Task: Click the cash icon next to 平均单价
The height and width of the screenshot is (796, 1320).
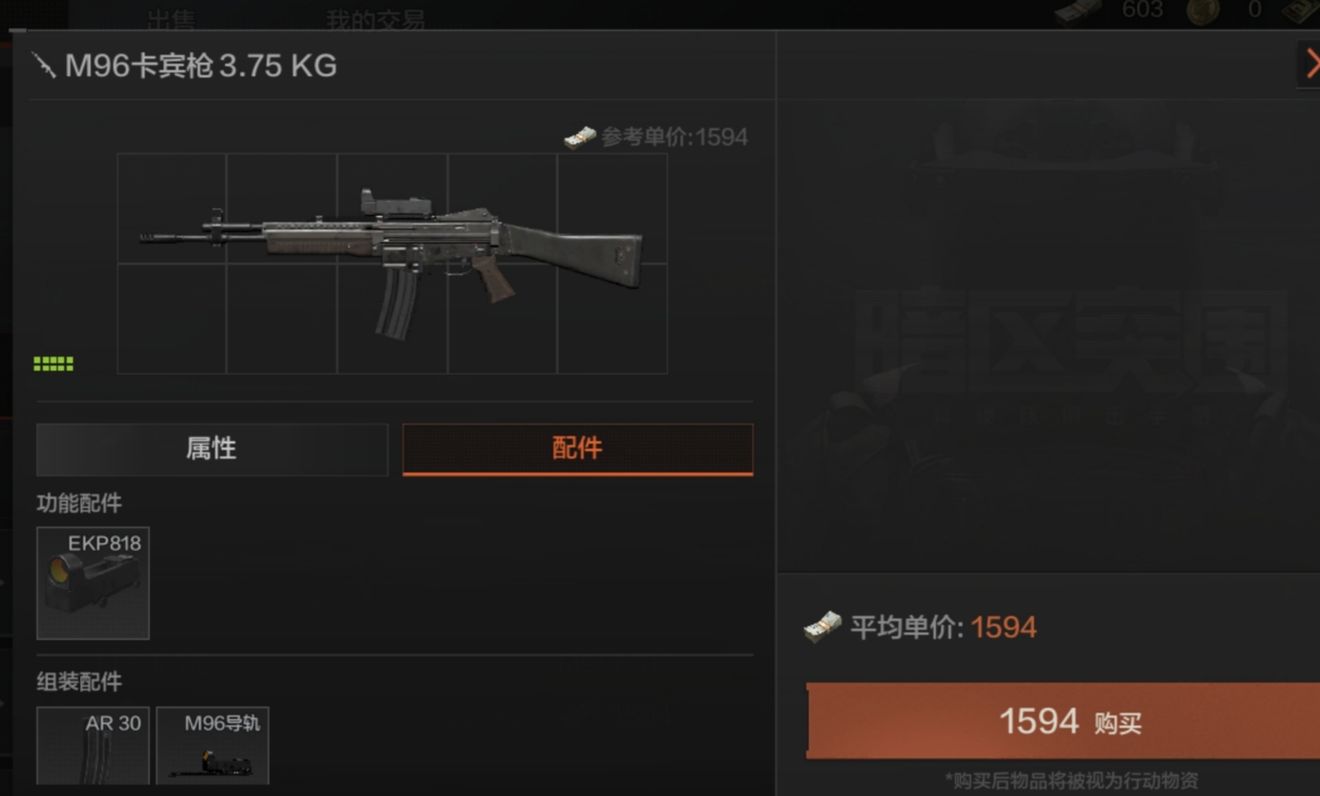Action: click(822, 626)
